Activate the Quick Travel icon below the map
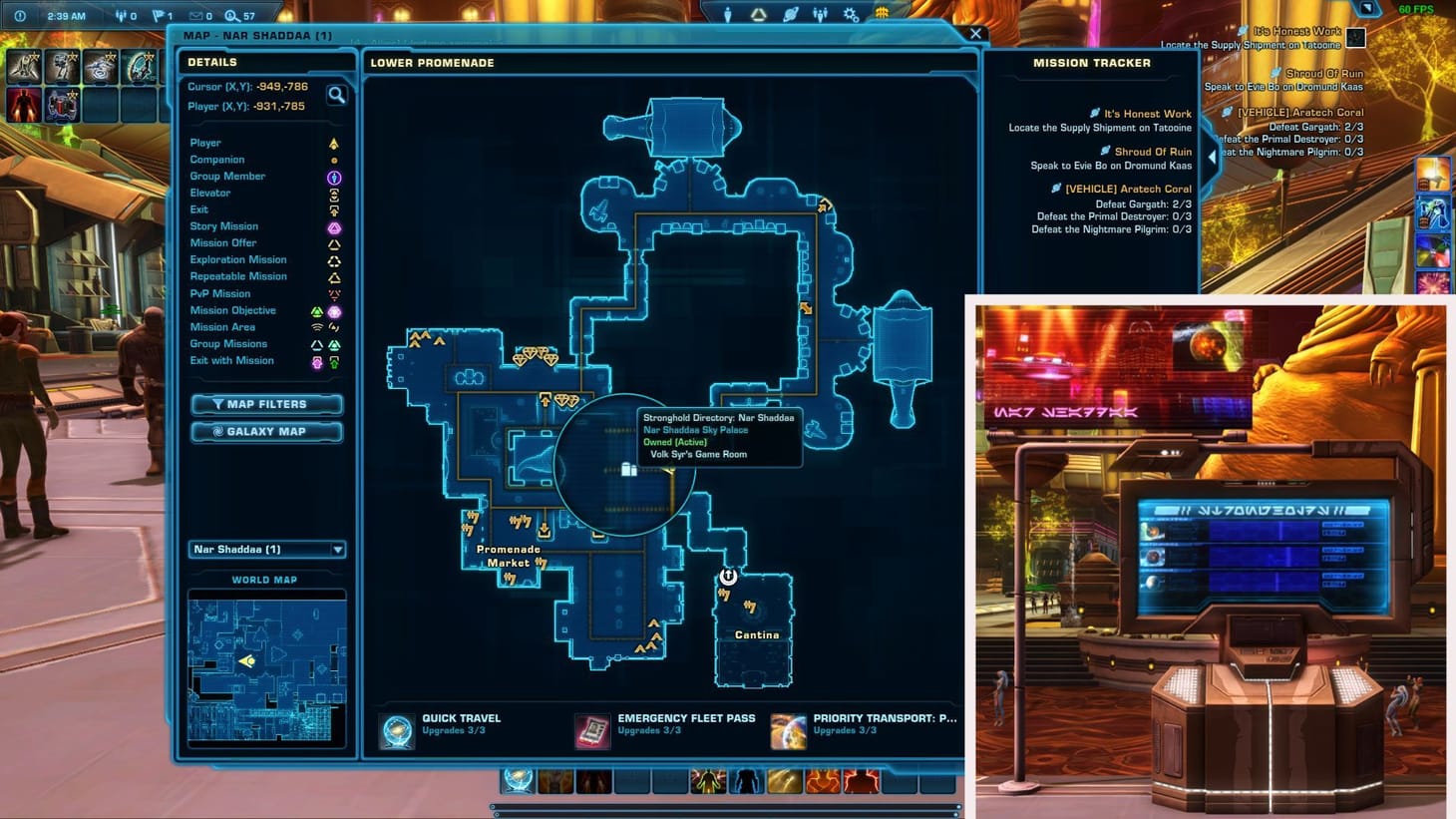 (396, 729)
